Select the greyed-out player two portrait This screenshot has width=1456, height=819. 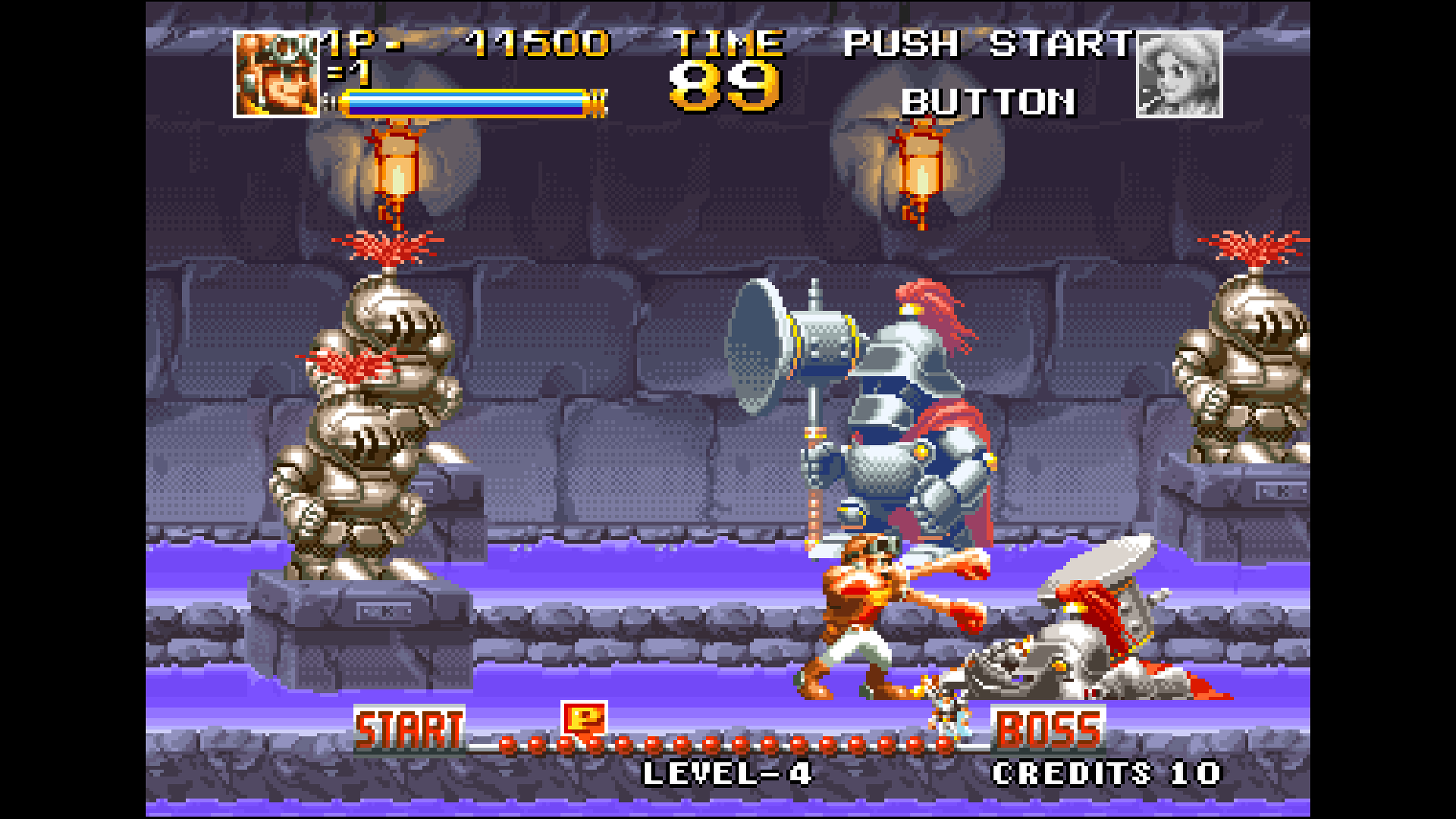coord(1179,75)
